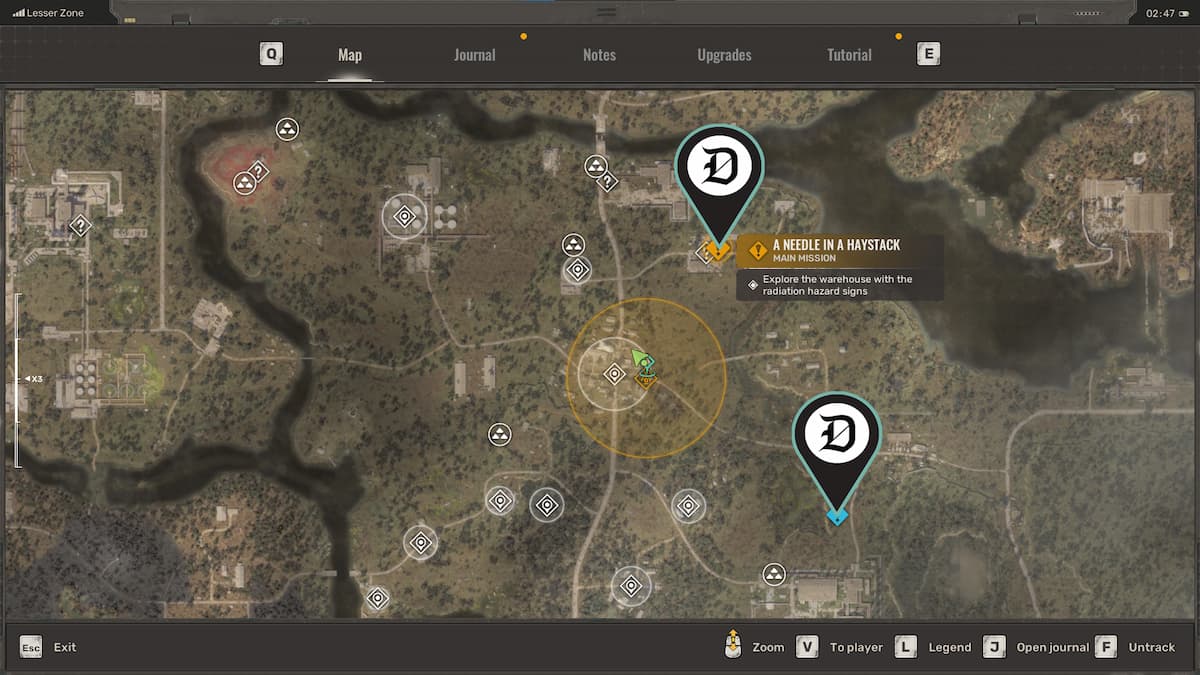
Task: Select the blue diamond waypoint marker
Action: point(837,516)
